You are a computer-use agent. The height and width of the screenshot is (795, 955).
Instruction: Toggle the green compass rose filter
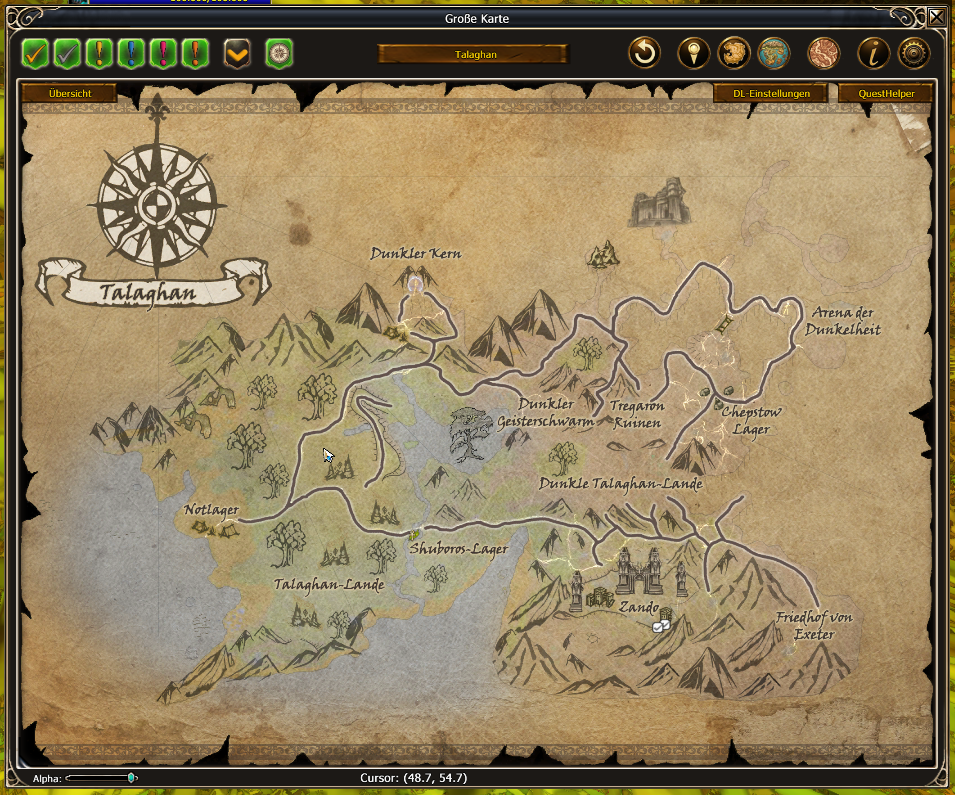click(x=279, y=53)
